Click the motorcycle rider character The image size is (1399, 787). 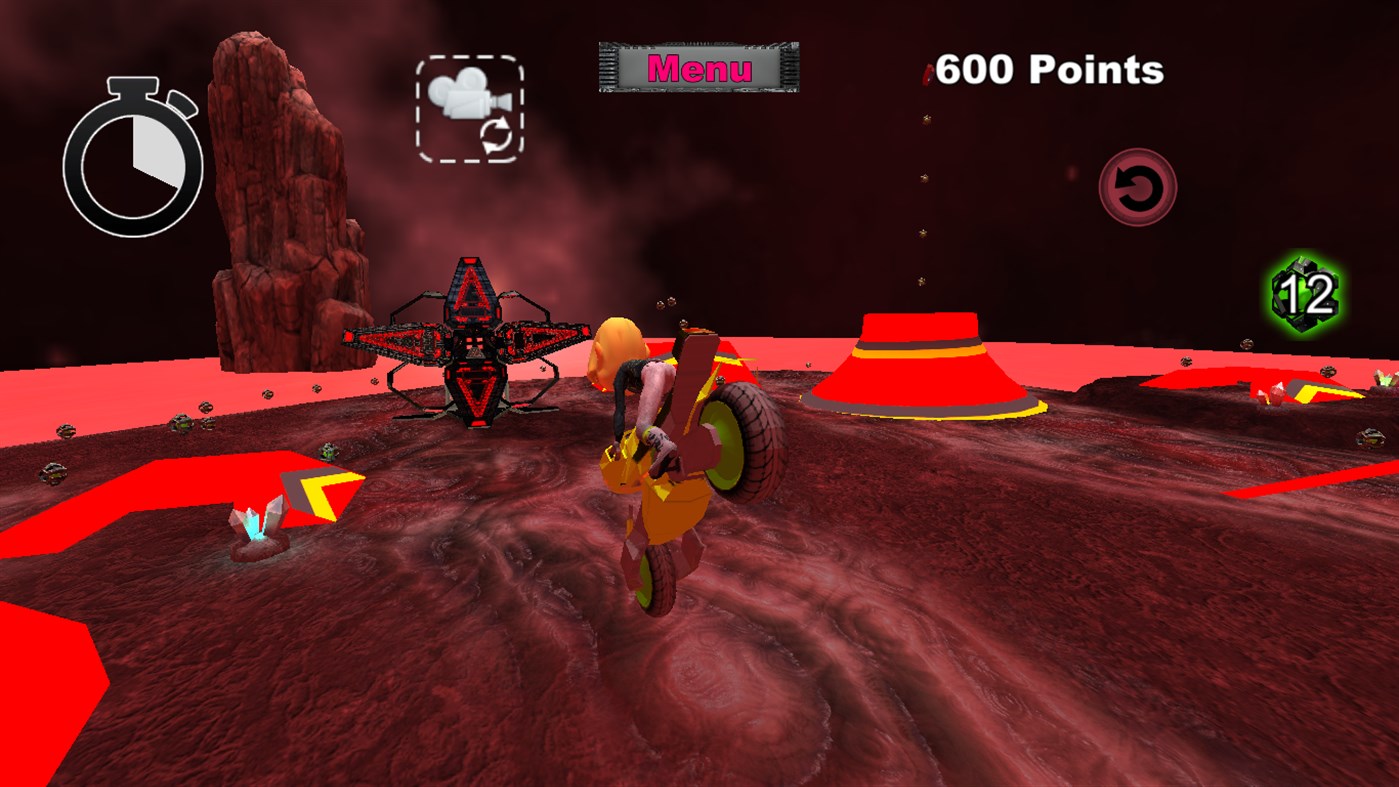[x=650, y=420]
